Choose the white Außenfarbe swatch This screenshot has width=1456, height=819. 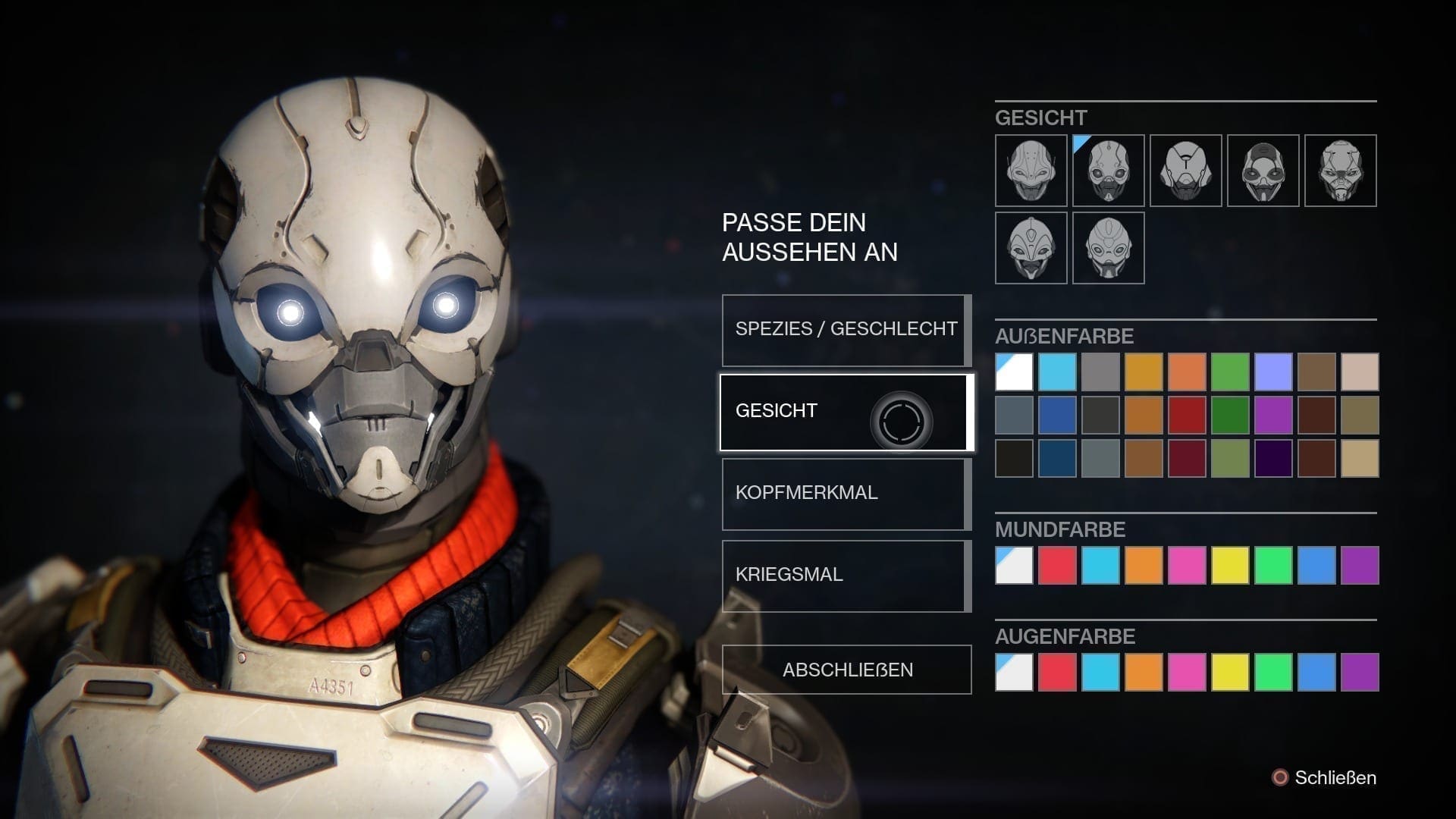(x=1014, y=372)
